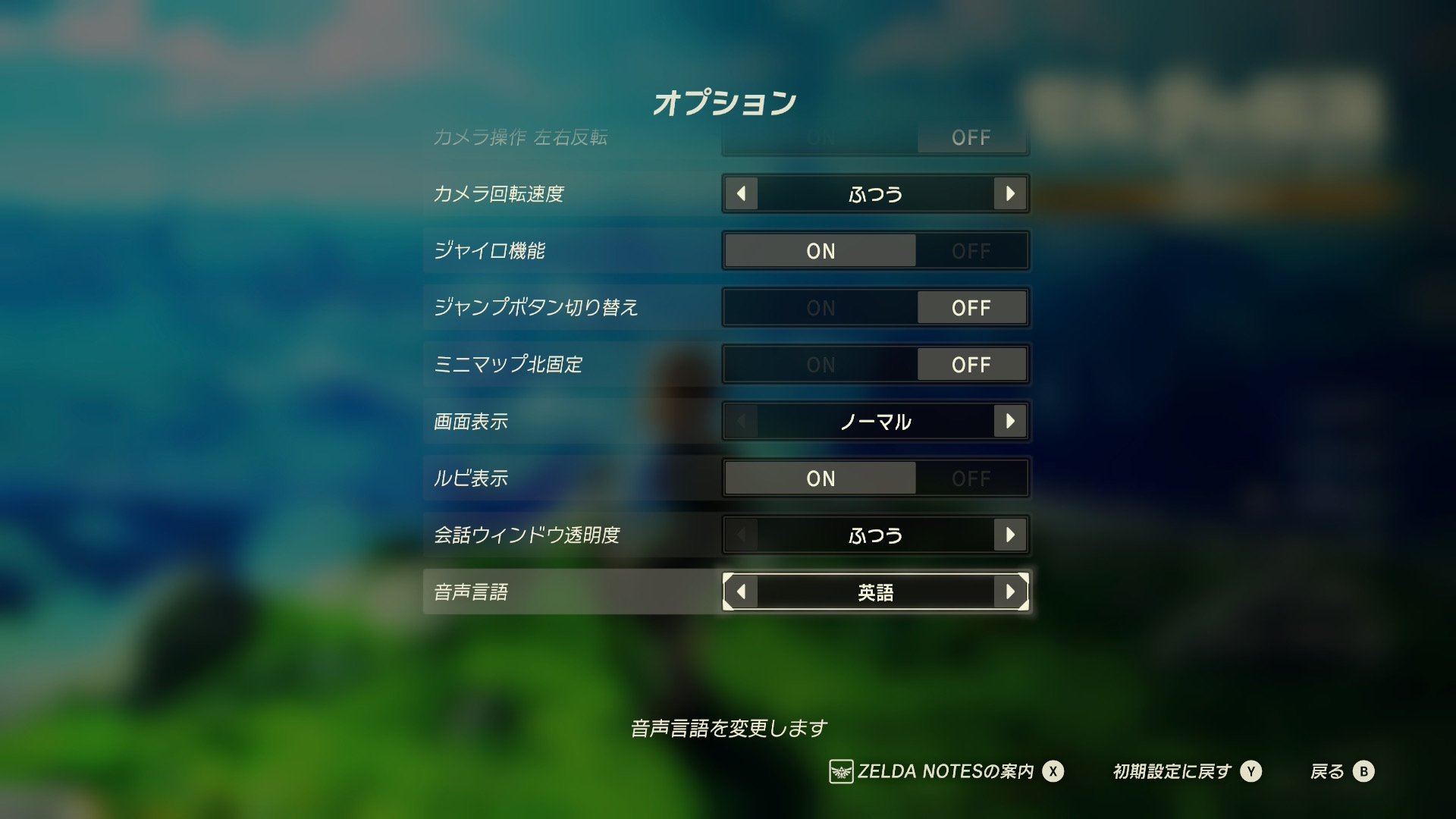Click the 音声言語 row showing 英語
The width and height of the screenshot is (1456, 819).
(x=876, y=592)
